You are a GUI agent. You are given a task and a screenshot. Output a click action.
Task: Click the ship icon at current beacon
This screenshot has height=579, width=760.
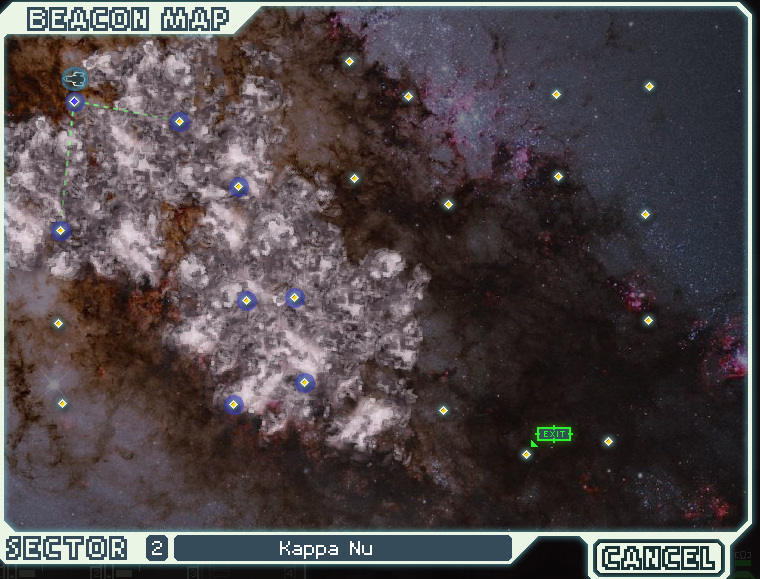[x=75, y=79]
